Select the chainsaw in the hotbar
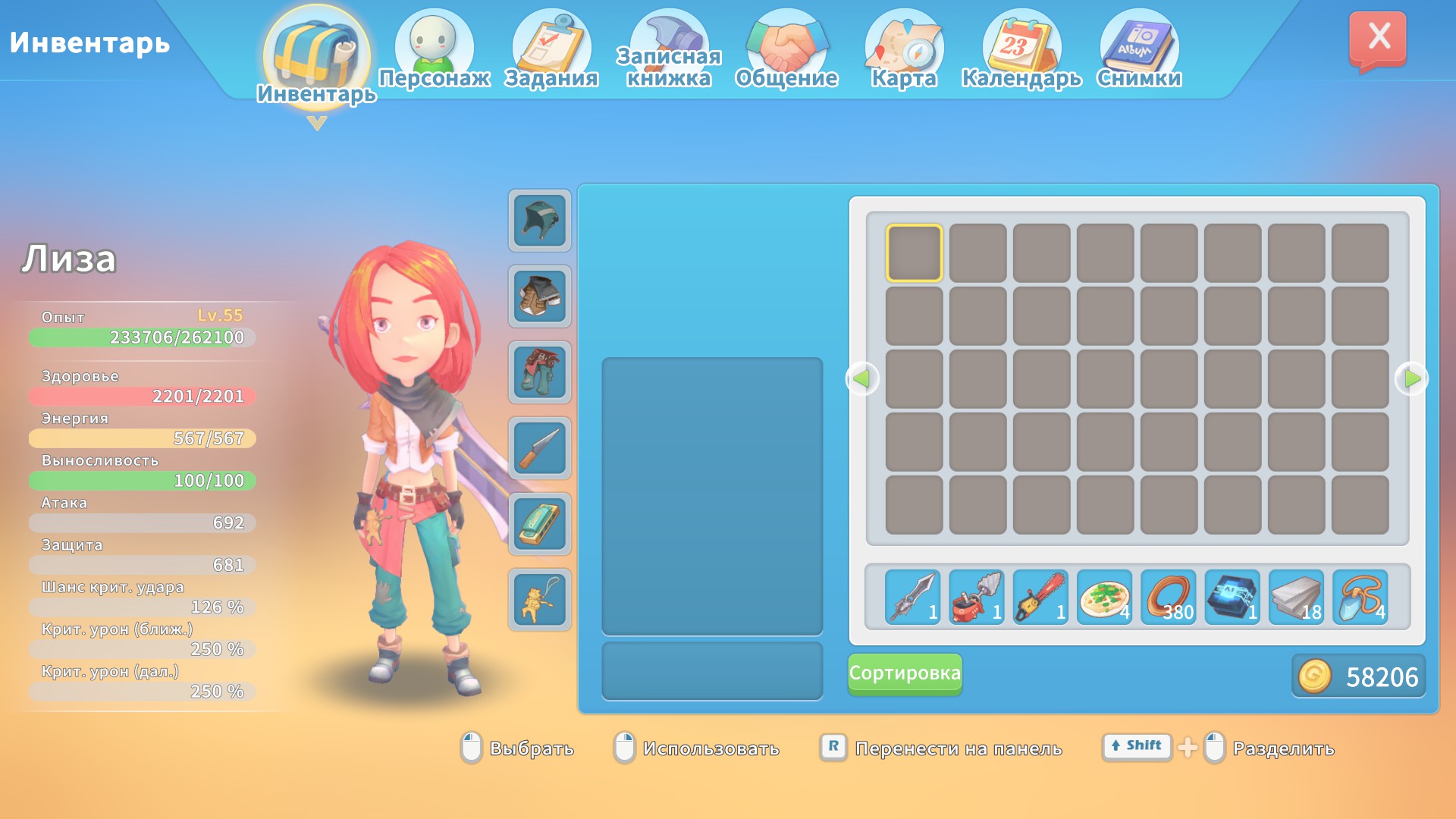1456x819 pixels. (x=1038, y=598)
